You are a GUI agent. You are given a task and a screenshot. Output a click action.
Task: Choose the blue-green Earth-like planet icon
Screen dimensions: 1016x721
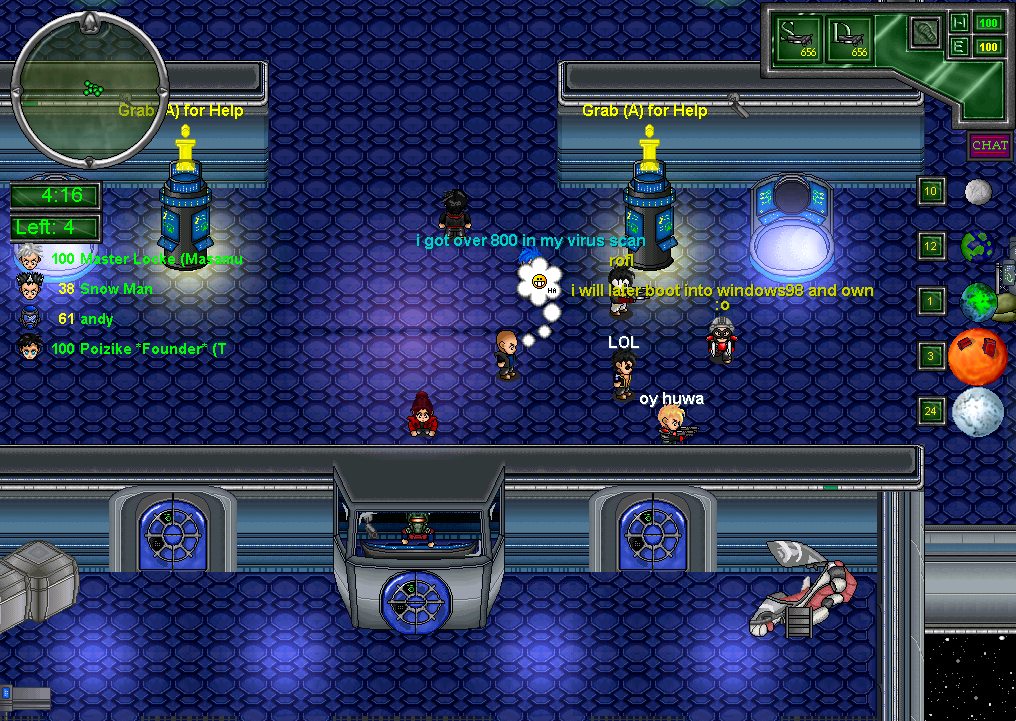(x=977, y=246)
